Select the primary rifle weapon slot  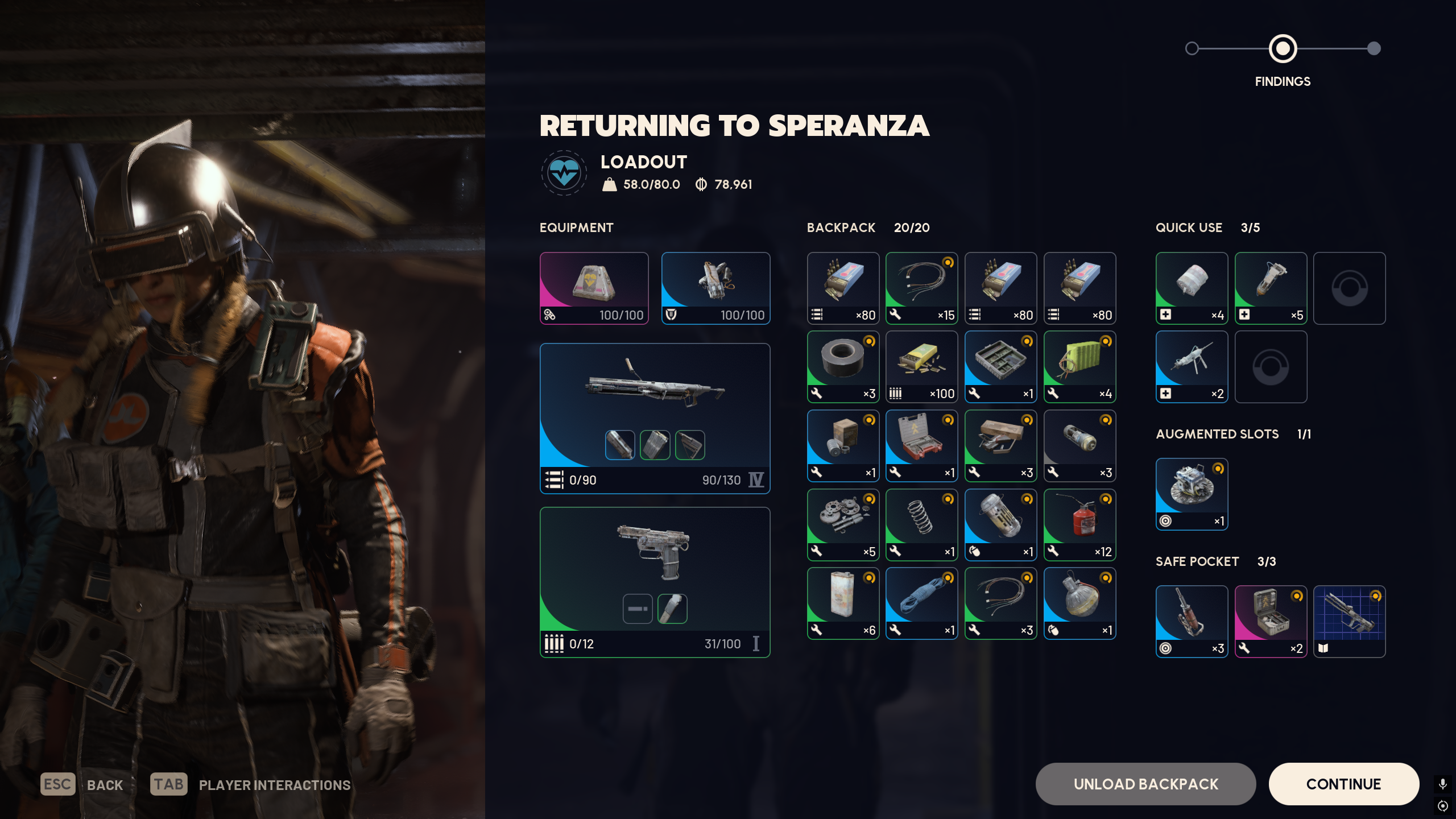tap(655, 418)
